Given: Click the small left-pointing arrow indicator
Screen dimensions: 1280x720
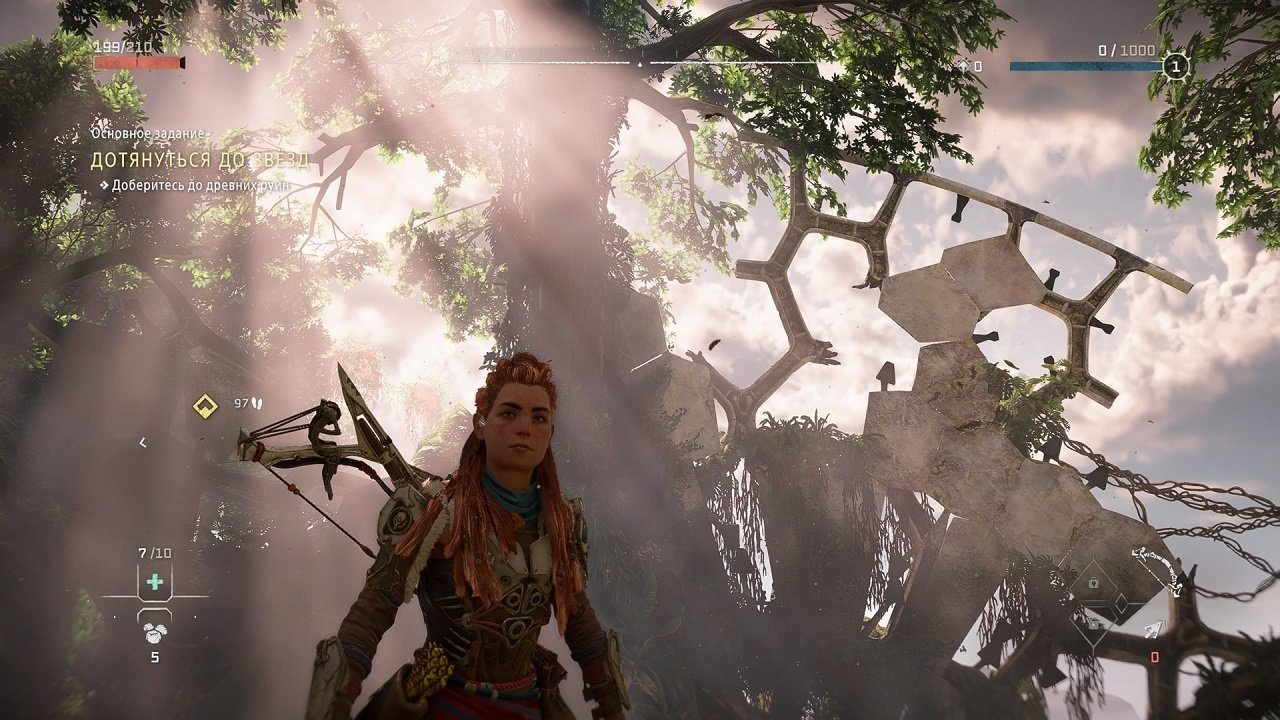Looking at the screenshot, I should [x=143, y=442].
